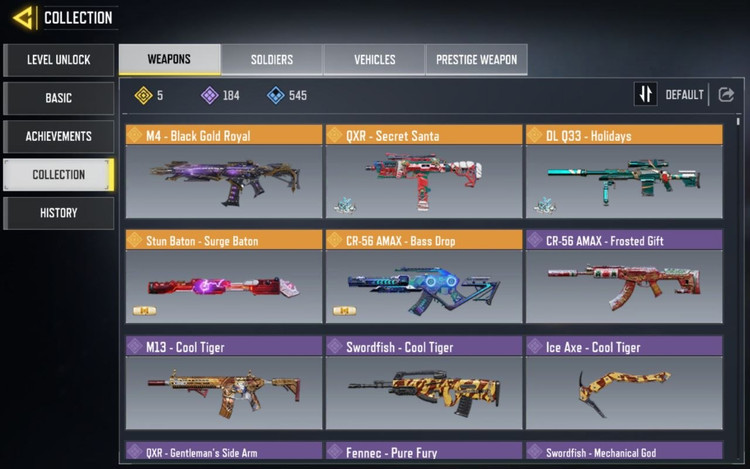Screen dimensions: 750x469
Task: Select the Basic menu entry
Action: pyautogui.click(x=58, y=98)
